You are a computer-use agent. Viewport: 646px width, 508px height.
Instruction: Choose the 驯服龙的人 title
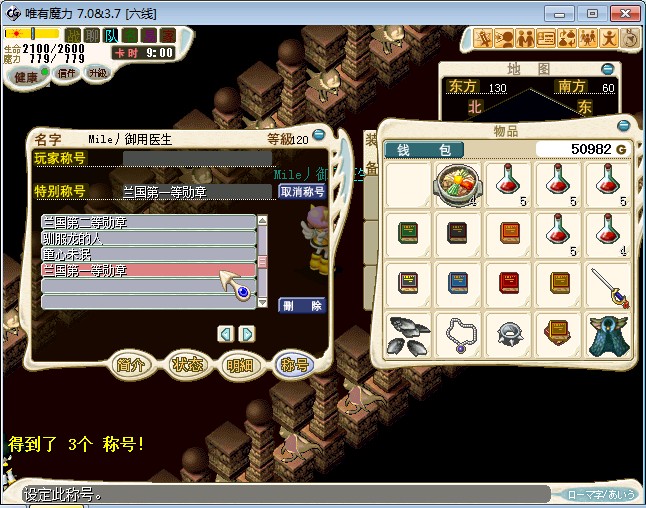point(148,239)
